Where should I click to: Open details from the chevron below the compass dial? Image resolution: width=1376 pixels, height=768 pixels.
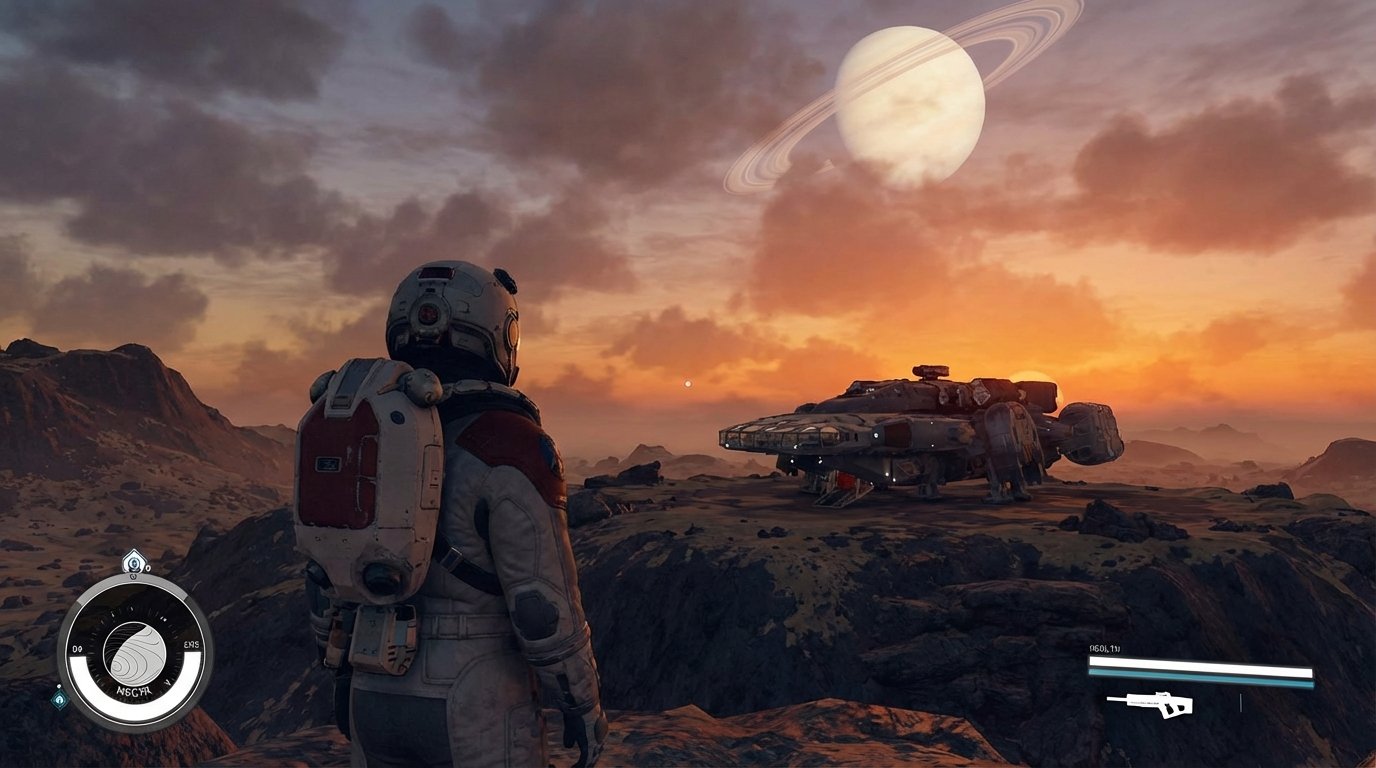tap(168, 682)
